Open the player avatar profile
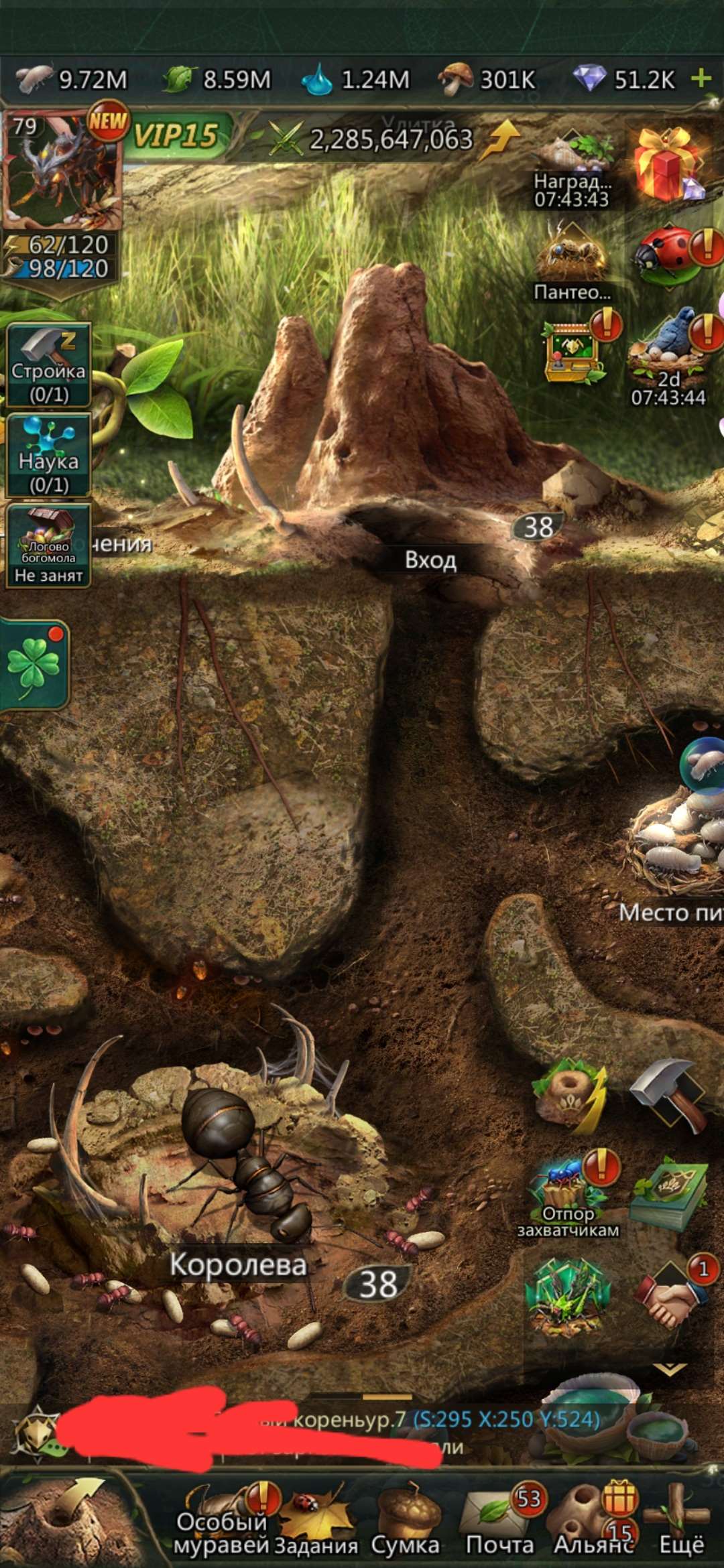724x1568 pixels. pyautogui.click(x=62, y=172)
